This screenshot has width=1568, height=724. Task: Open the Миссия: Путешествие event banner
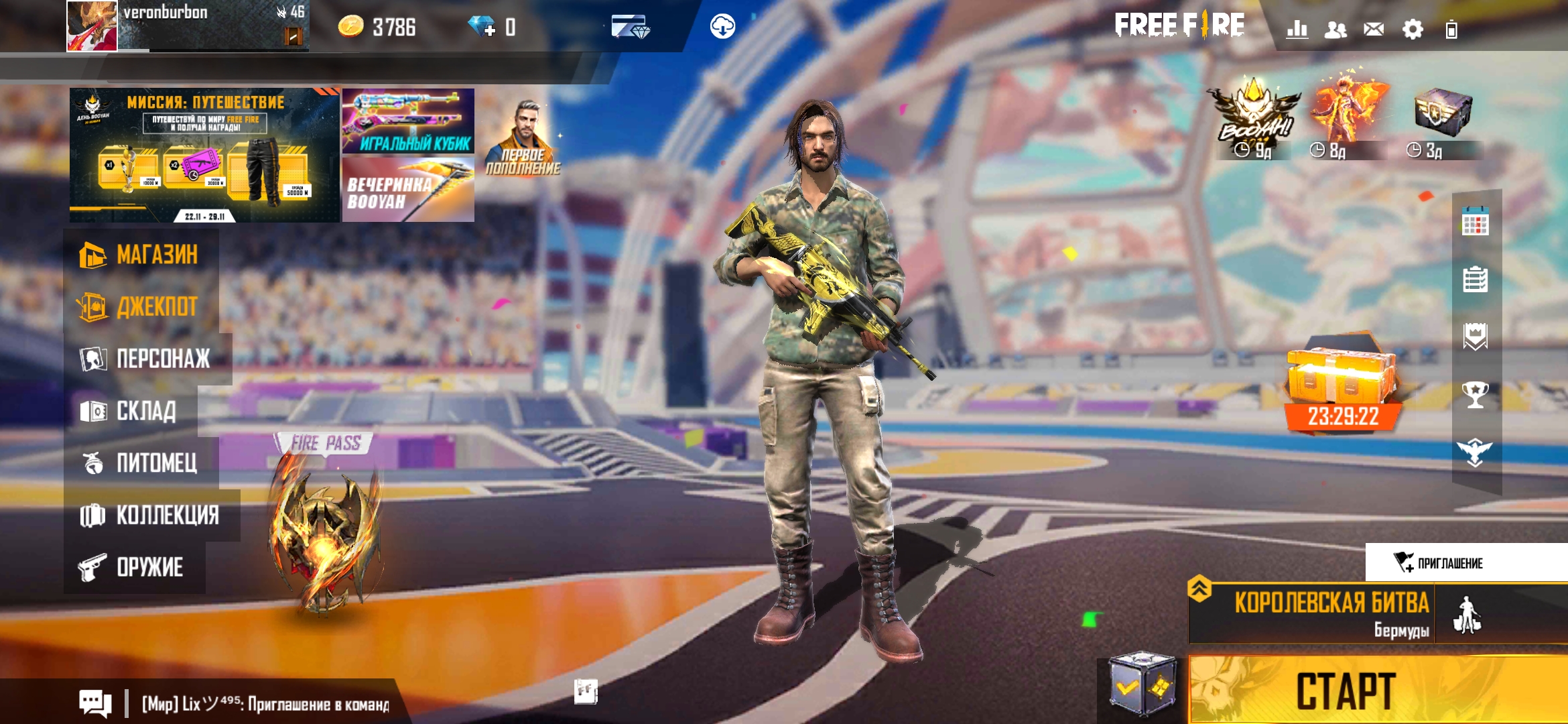tap(204, 156)
